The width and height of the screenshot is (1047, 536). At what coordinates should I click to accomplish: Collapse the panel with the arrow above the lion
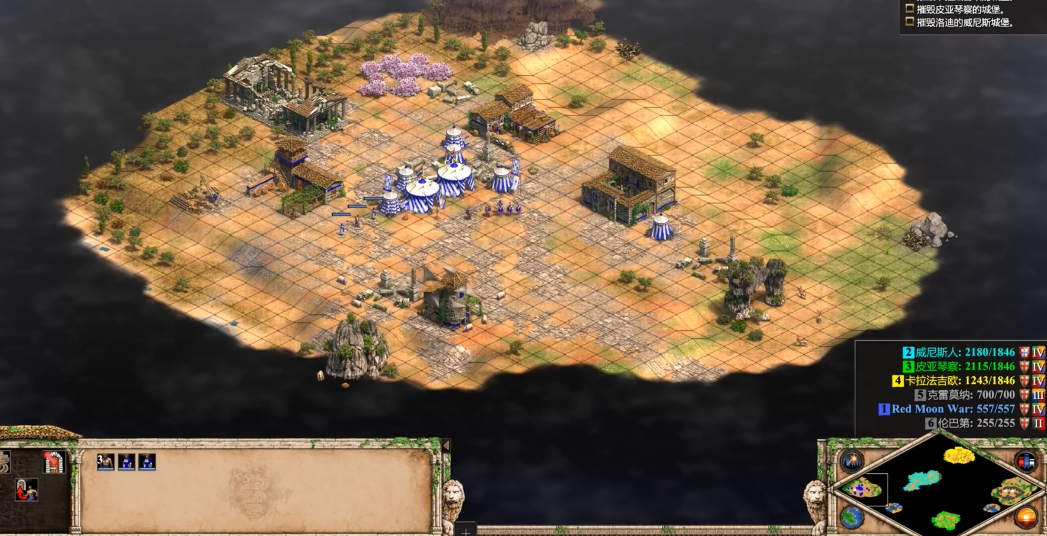pos(446,445)
